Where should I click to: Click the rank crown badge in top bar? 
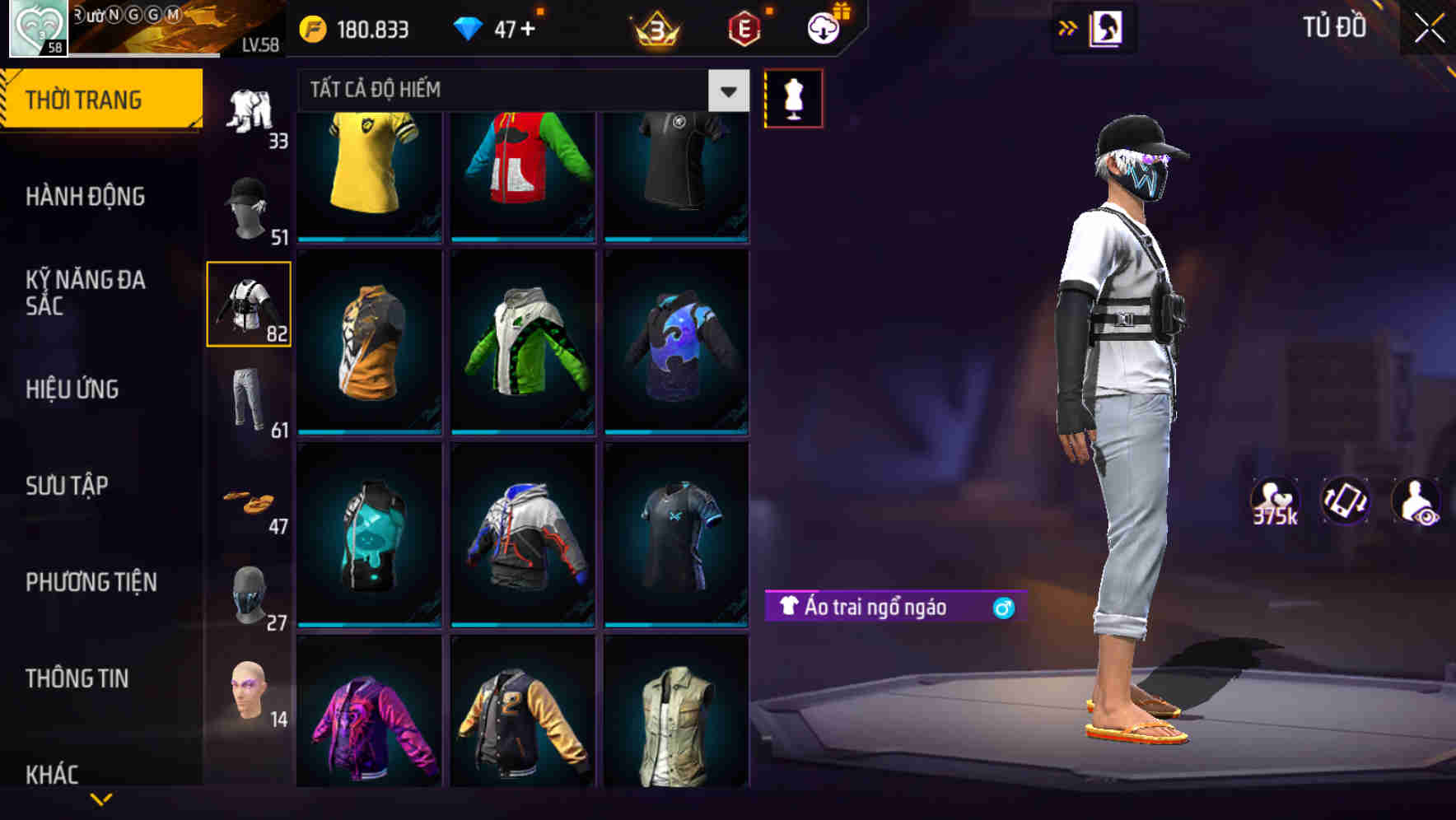click(x=654, y=29)
